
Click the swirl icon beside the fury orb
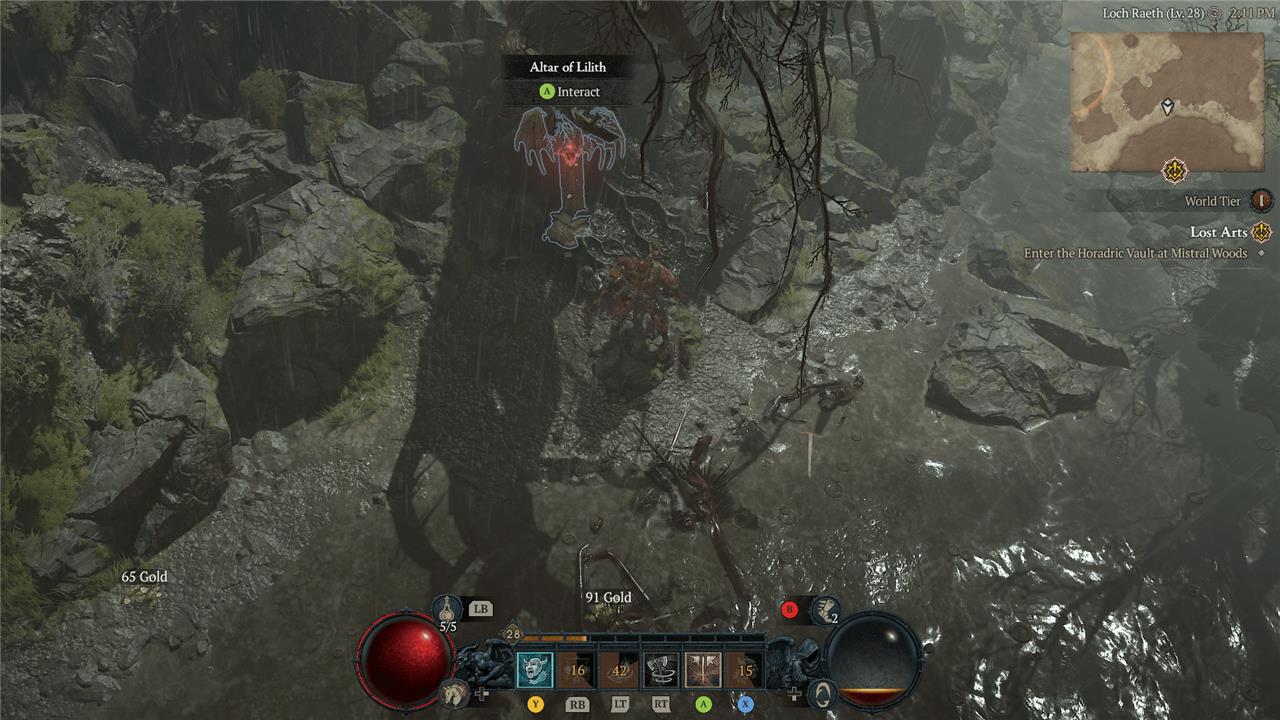(x=822, y=692)
